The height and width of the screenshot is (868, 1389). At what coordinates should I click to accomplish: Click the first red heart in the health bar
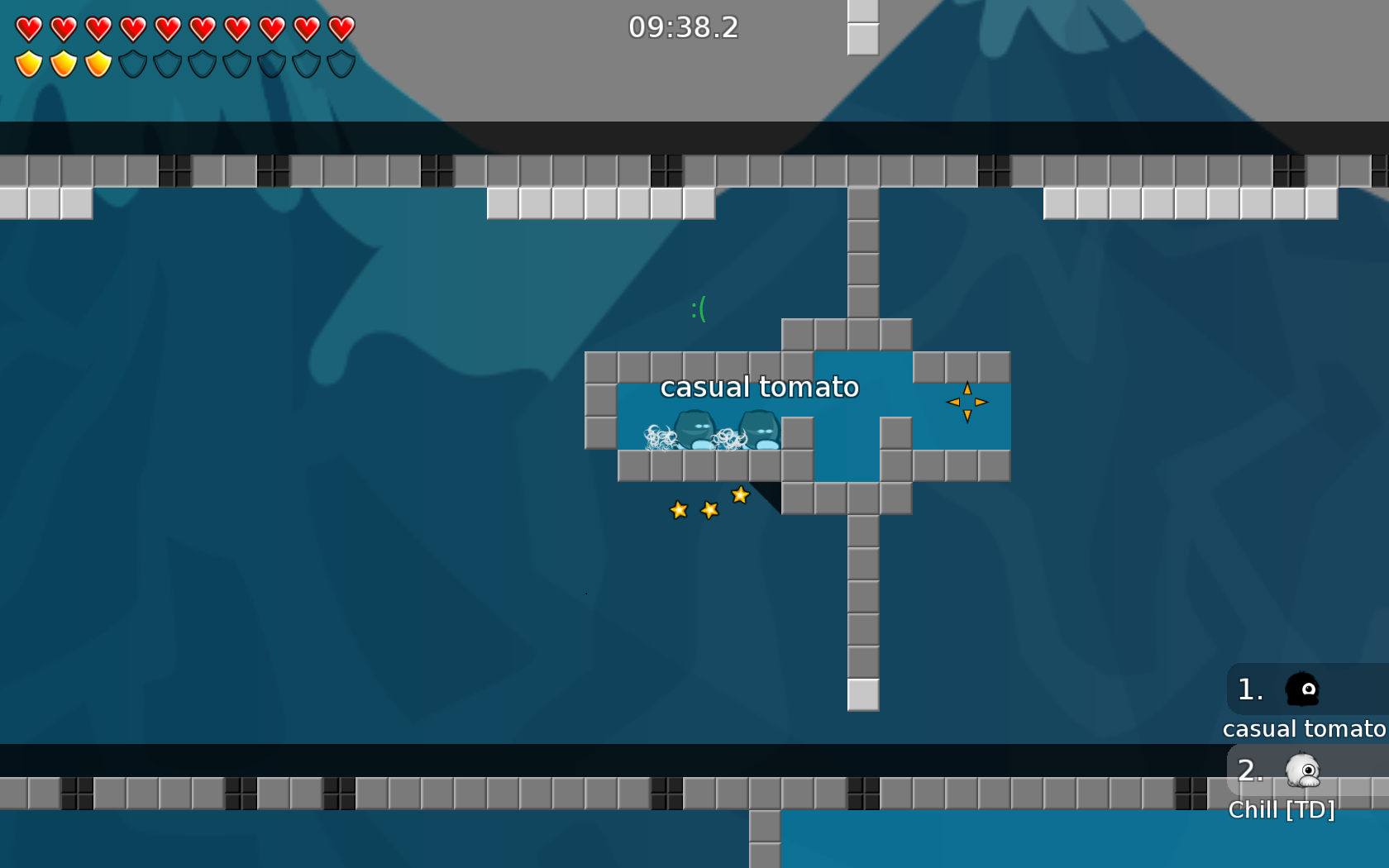tap(27, 27)
